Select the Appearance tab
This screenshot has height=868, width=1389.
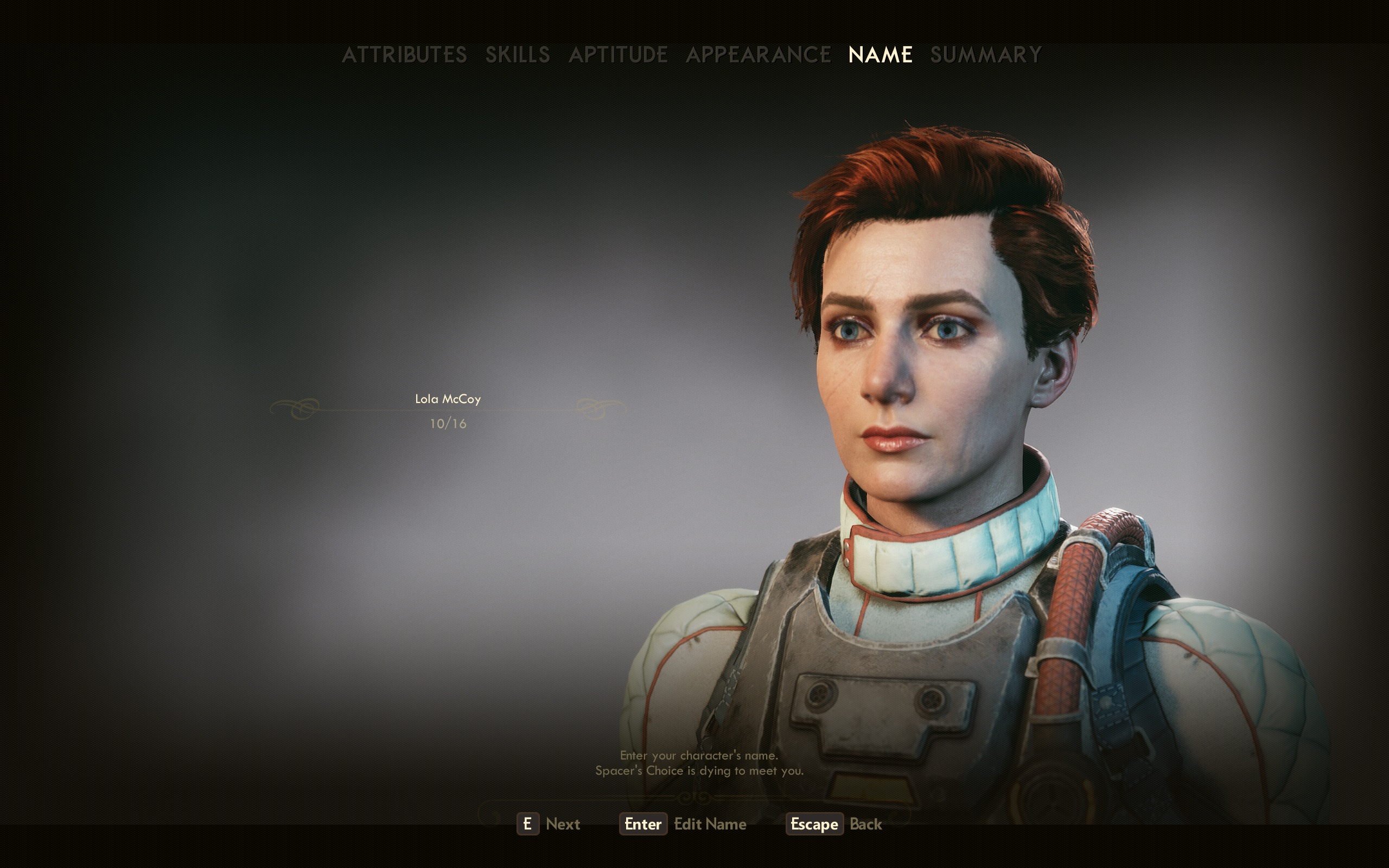(758, 55)
